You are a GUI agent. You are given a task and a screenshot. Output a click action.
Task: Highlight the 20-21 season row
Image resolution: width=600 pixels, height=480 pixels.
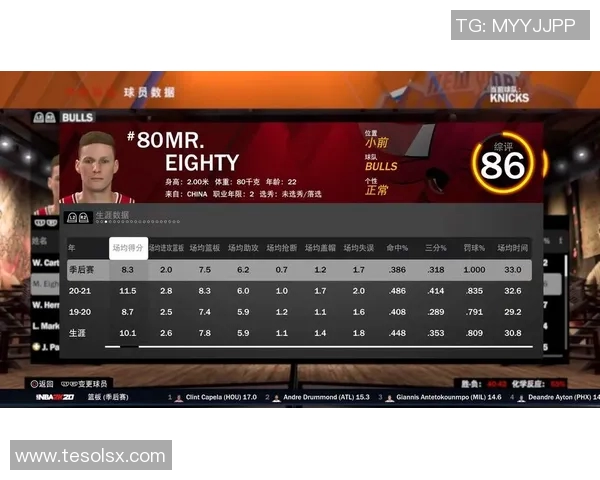299,291
